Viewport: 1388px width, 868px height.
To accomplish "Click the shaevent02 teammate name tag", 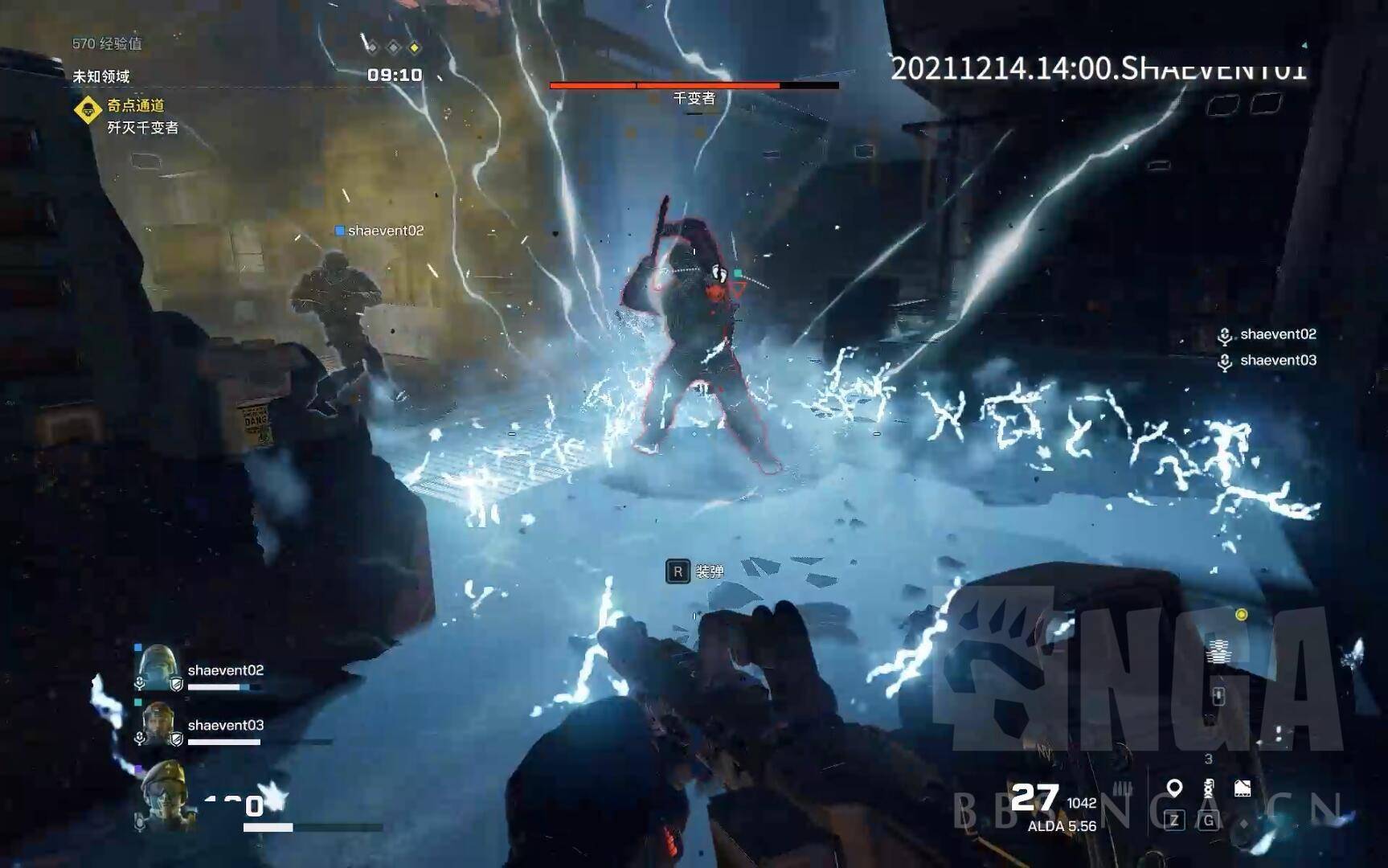I will pyautogui.click(x=379, y=231).
